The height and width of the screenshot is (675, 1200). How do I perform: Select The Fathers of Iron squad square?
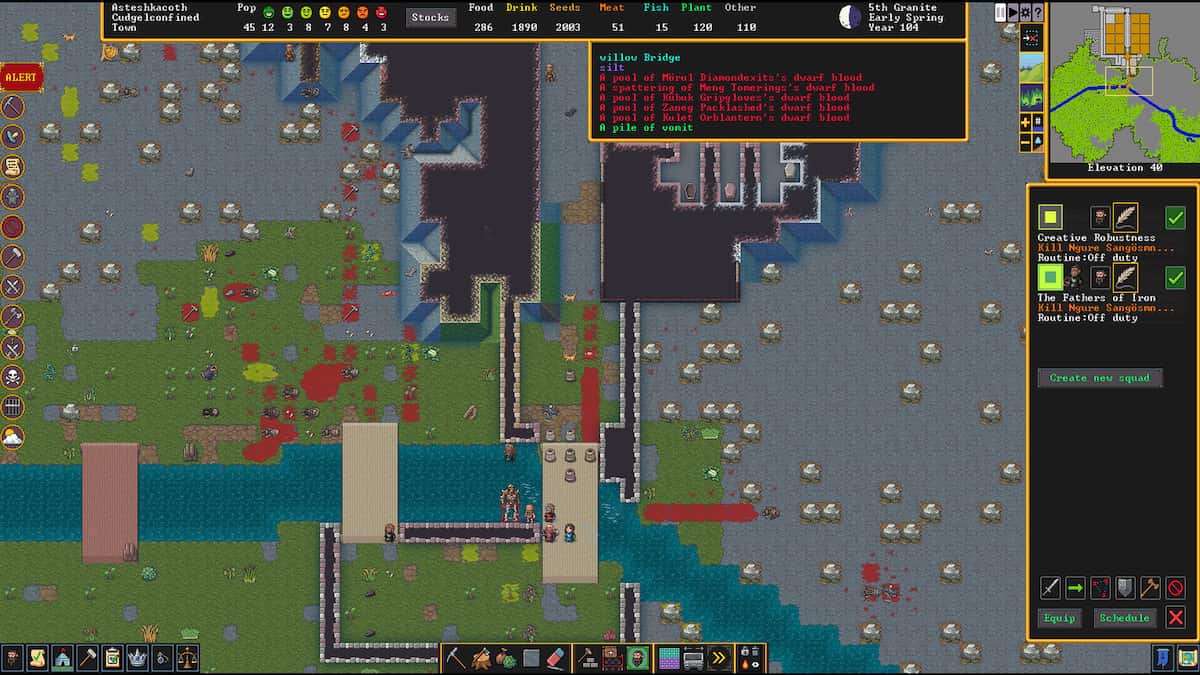tap(1050, 276)
